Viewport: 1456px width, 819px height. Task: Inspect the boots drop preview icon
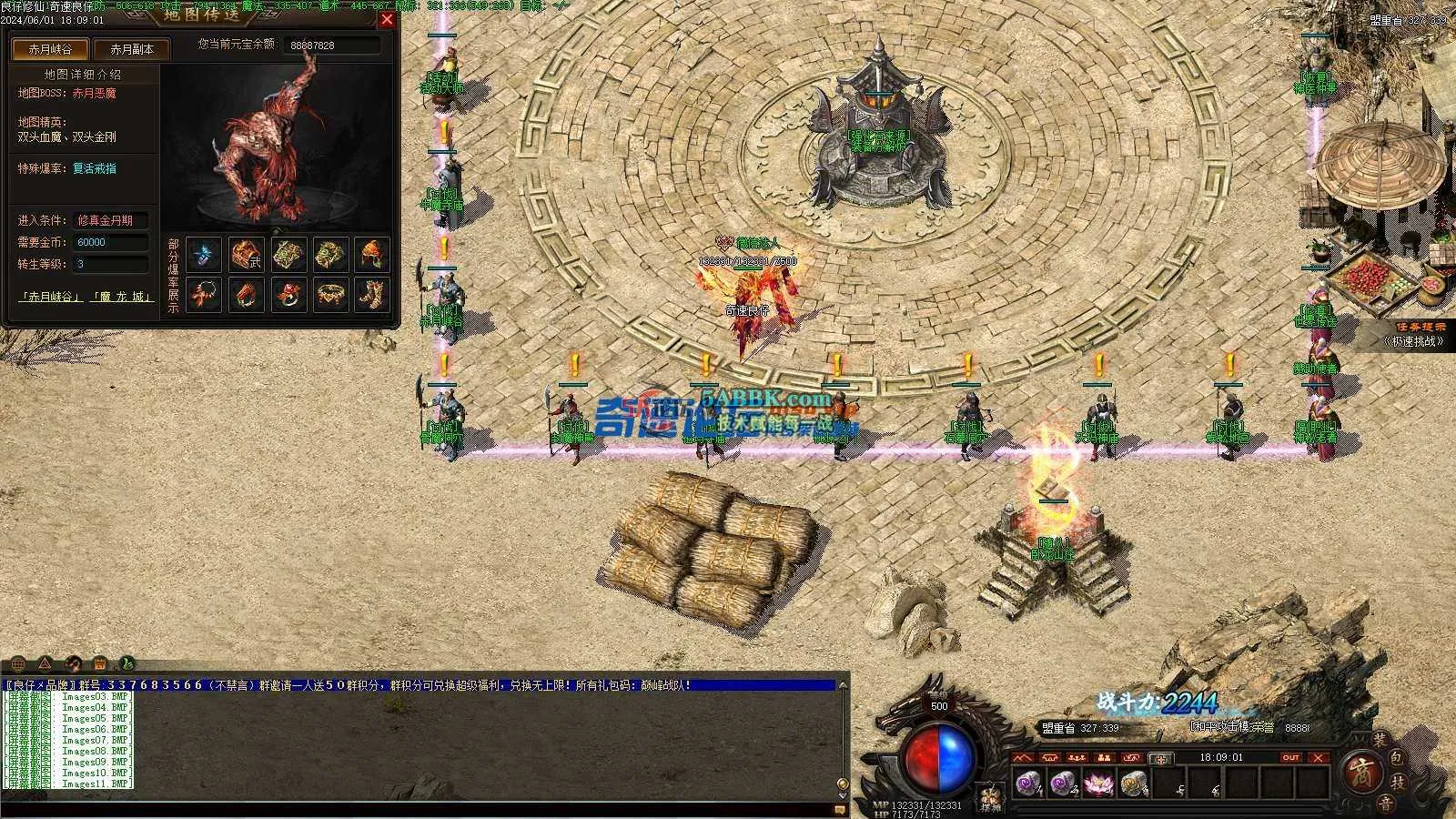(x=371, y=294)
